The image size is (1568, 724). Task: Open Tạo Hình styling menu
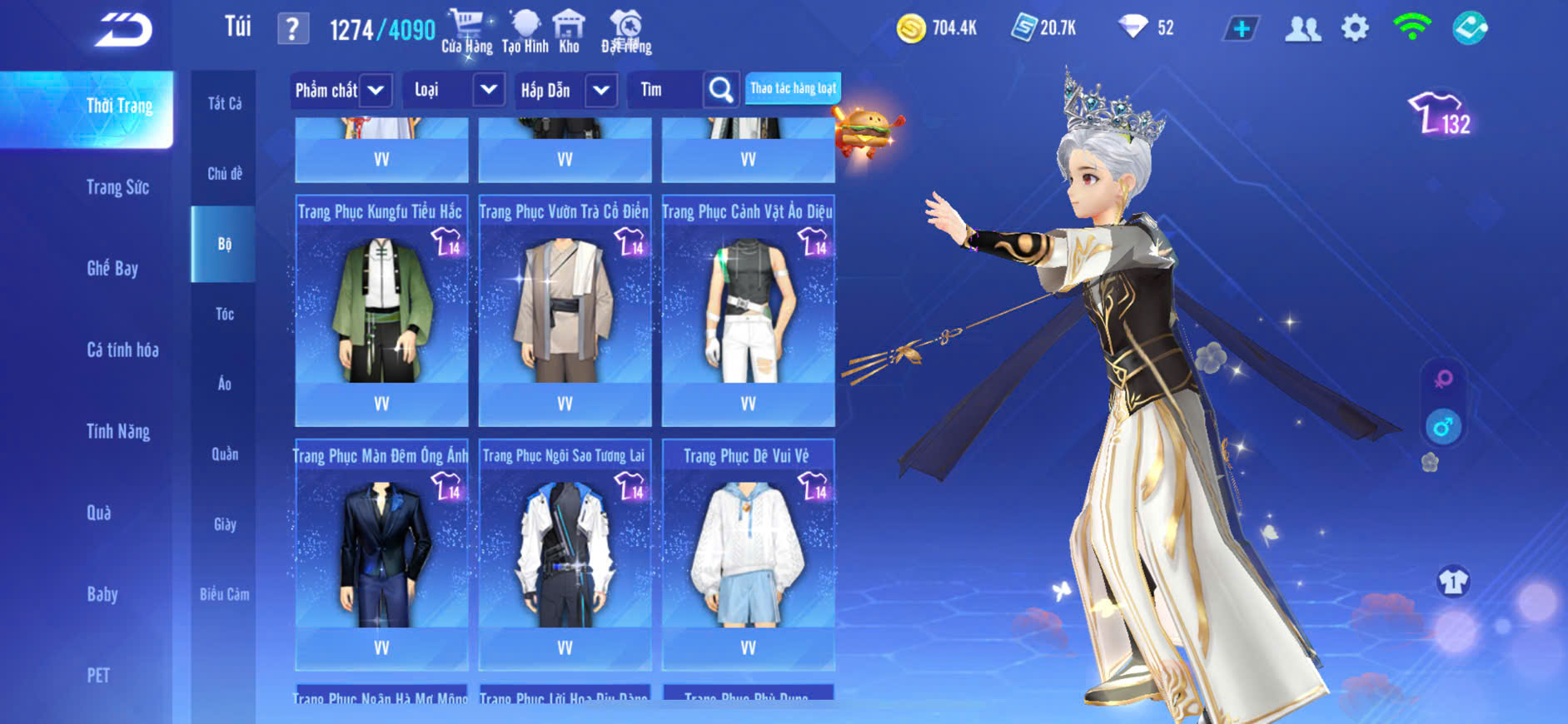pyautogui.click(x=525, y=32)
